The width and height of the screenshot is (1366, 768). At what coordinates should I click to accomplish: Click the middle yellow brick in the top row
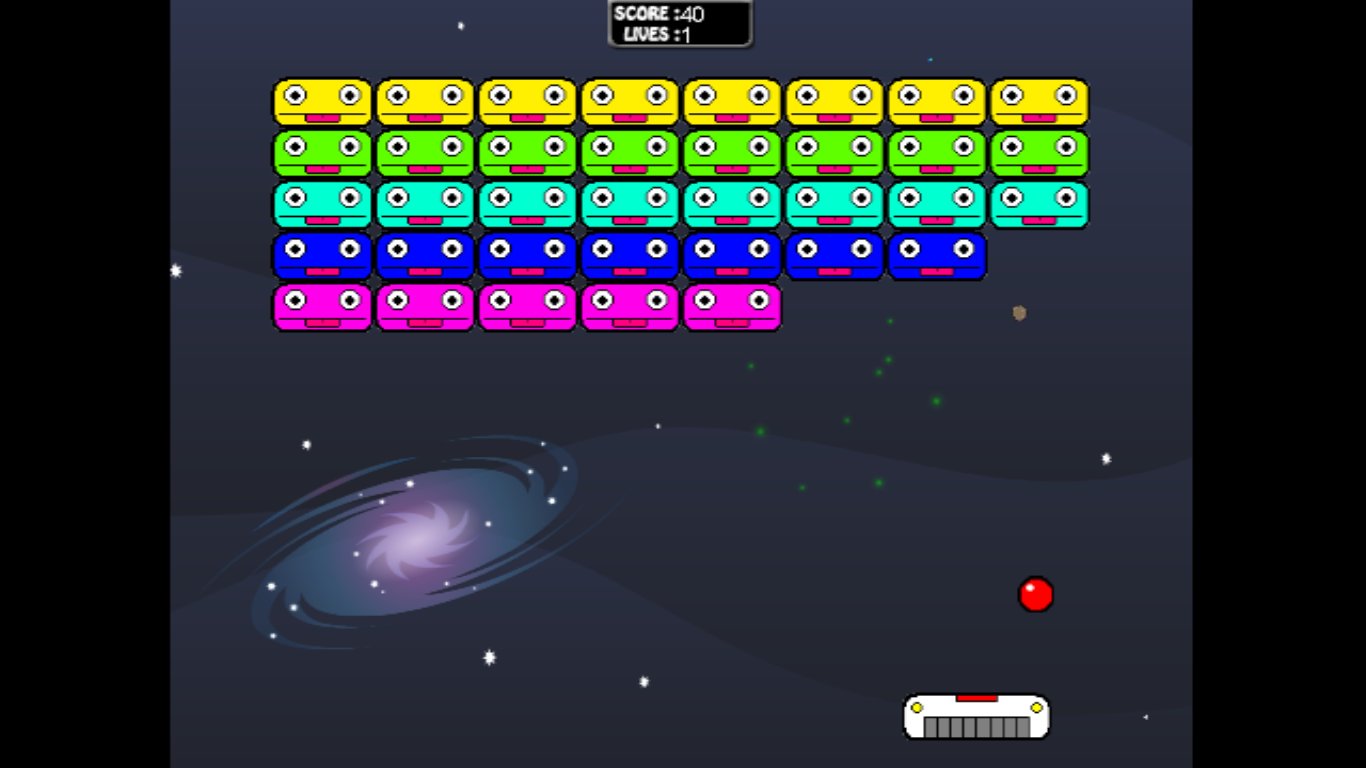[629, 100]
